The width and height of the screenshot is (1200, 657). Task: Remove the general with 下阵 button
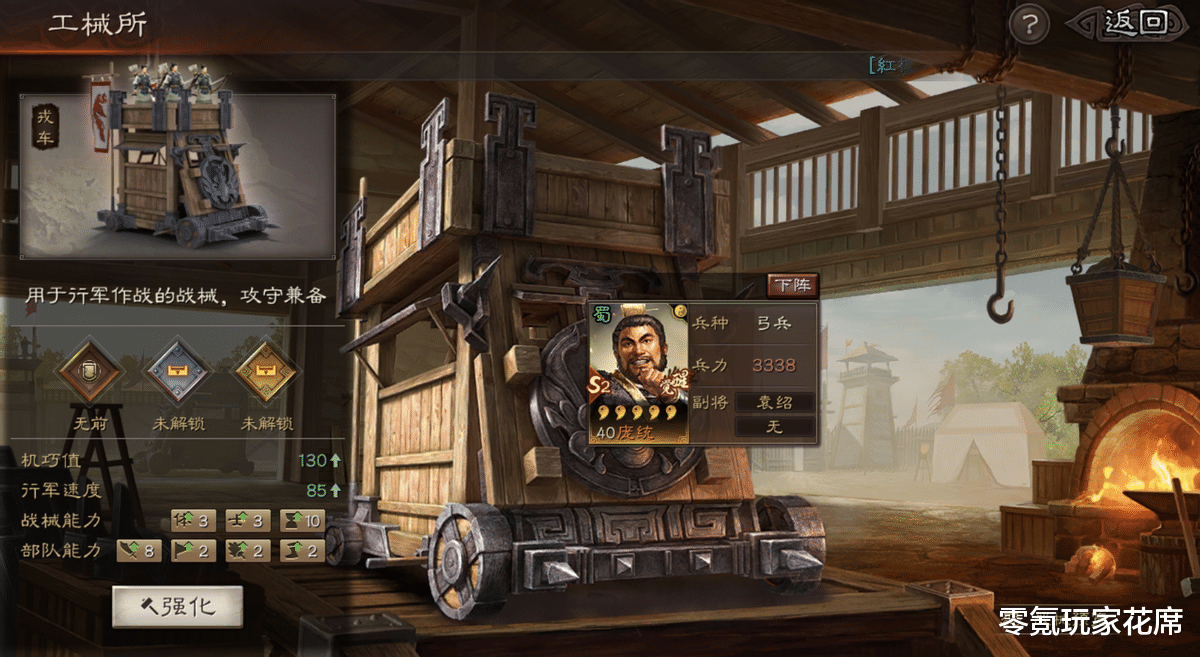[x=792, y=285]
